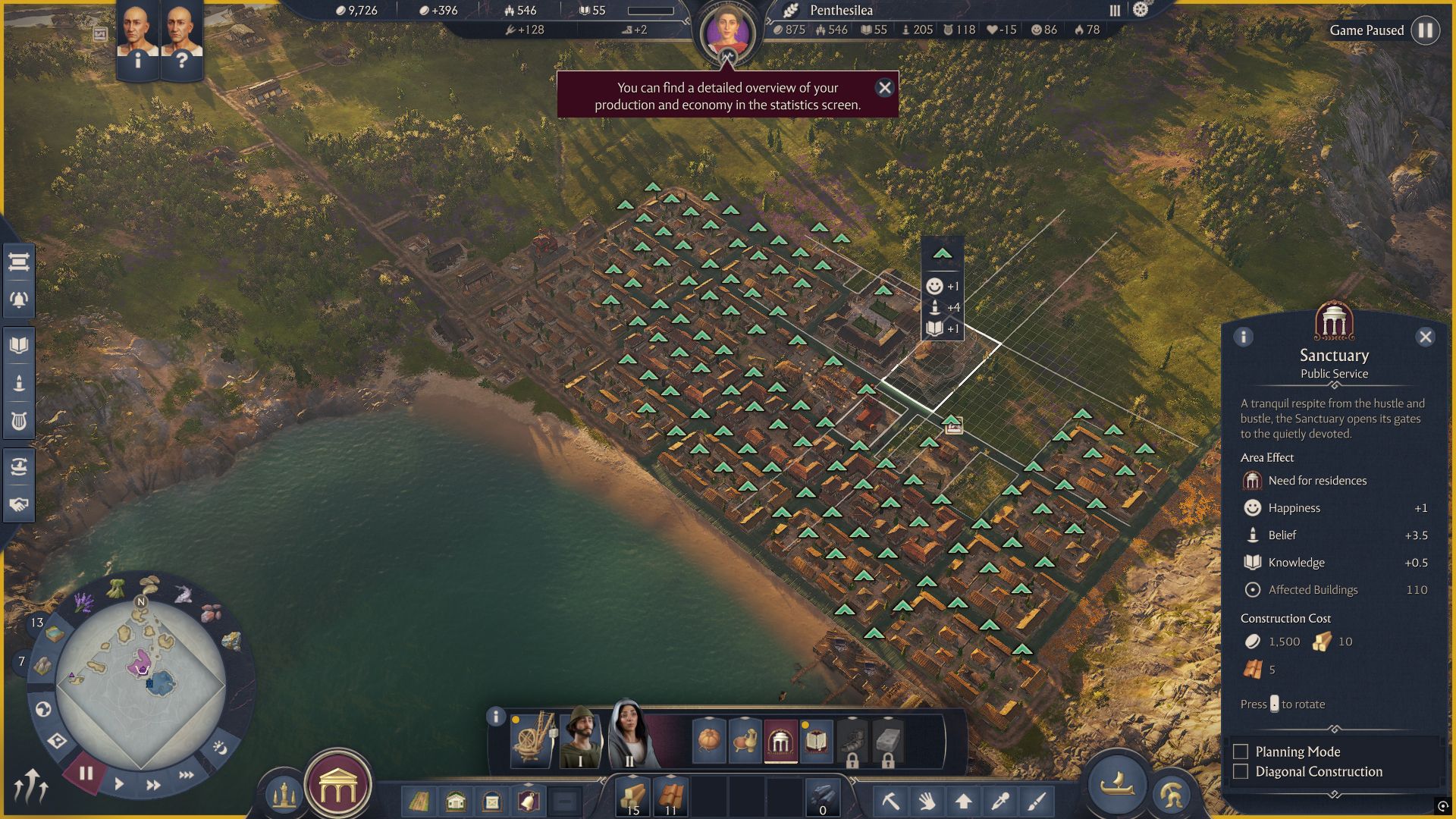This screenshot has height=819, width=1456.
Task: Choose the tier II veiled woman portrait
Action: [x=629, y=734]
